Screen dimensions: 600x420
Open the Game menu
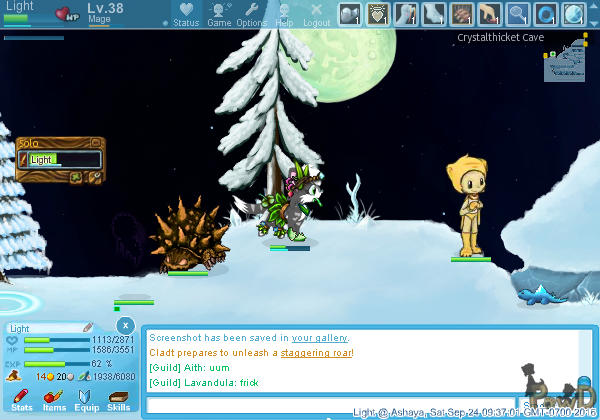(219, 14)
